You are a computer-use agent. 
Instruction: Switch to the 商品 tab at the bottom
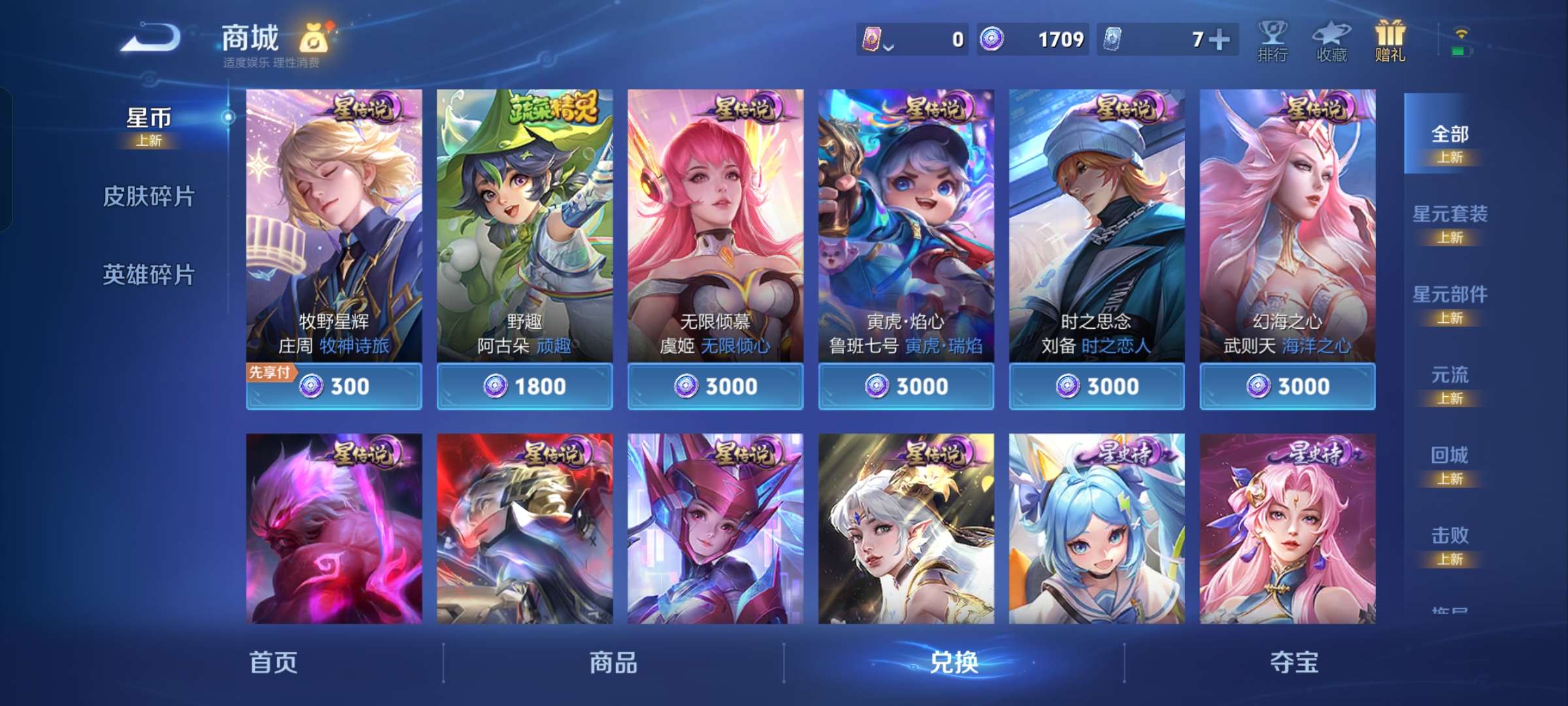tap(613, 662)
